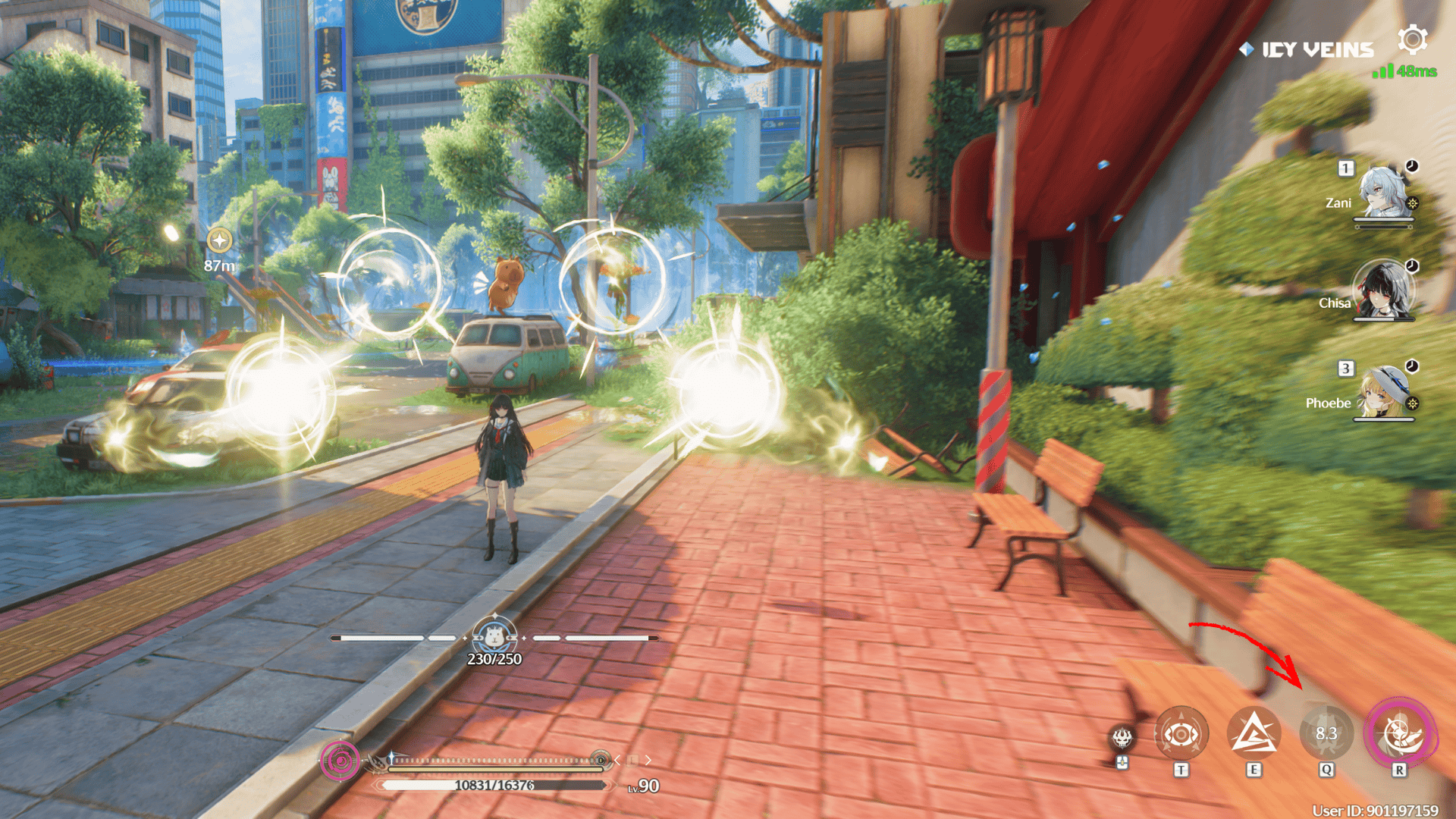Image resolution: width=1456 pixels, height=819 pixels.
Task: Use the triangular Resonance Skill icon
Action: (x=1254, y=734)
